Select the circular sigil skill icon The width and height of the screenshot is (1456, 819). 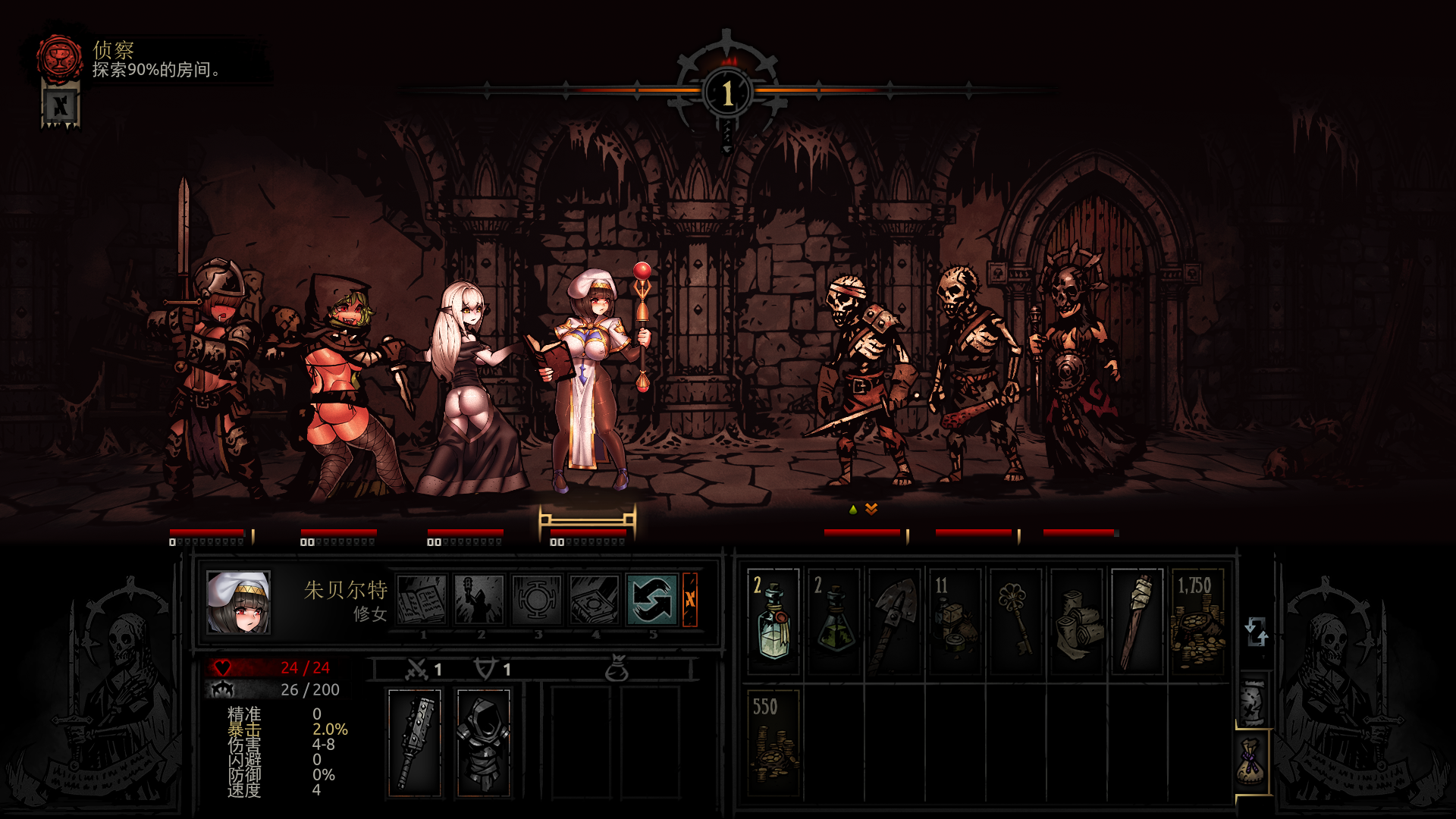537,599
